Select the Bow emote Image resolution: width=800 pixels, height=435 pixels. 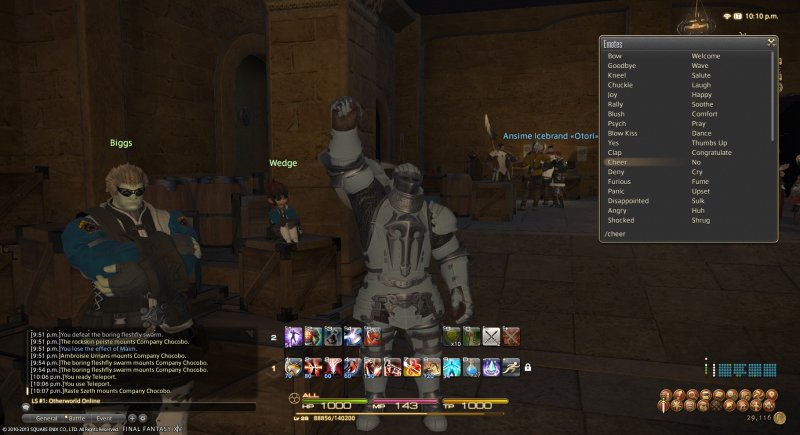pyautogui.click(x=614, y=56)
